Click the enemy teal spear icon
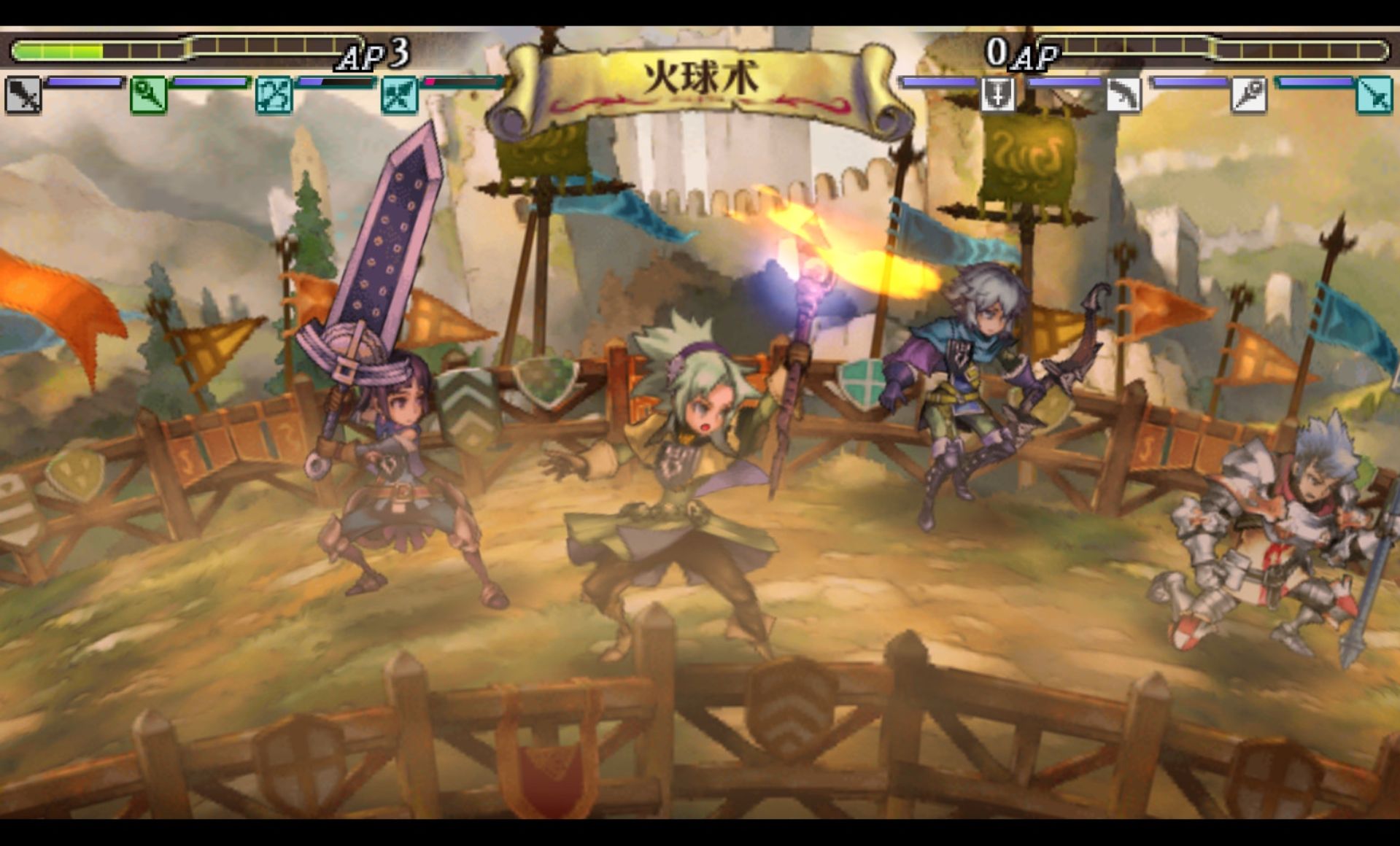 [x=1374, y=95]
